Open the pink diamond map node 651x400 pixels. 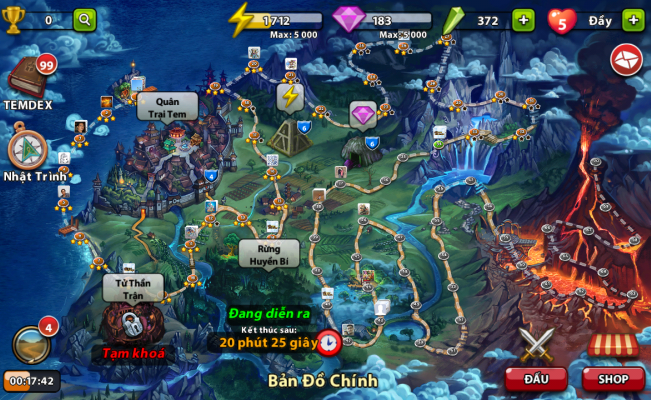362,115
